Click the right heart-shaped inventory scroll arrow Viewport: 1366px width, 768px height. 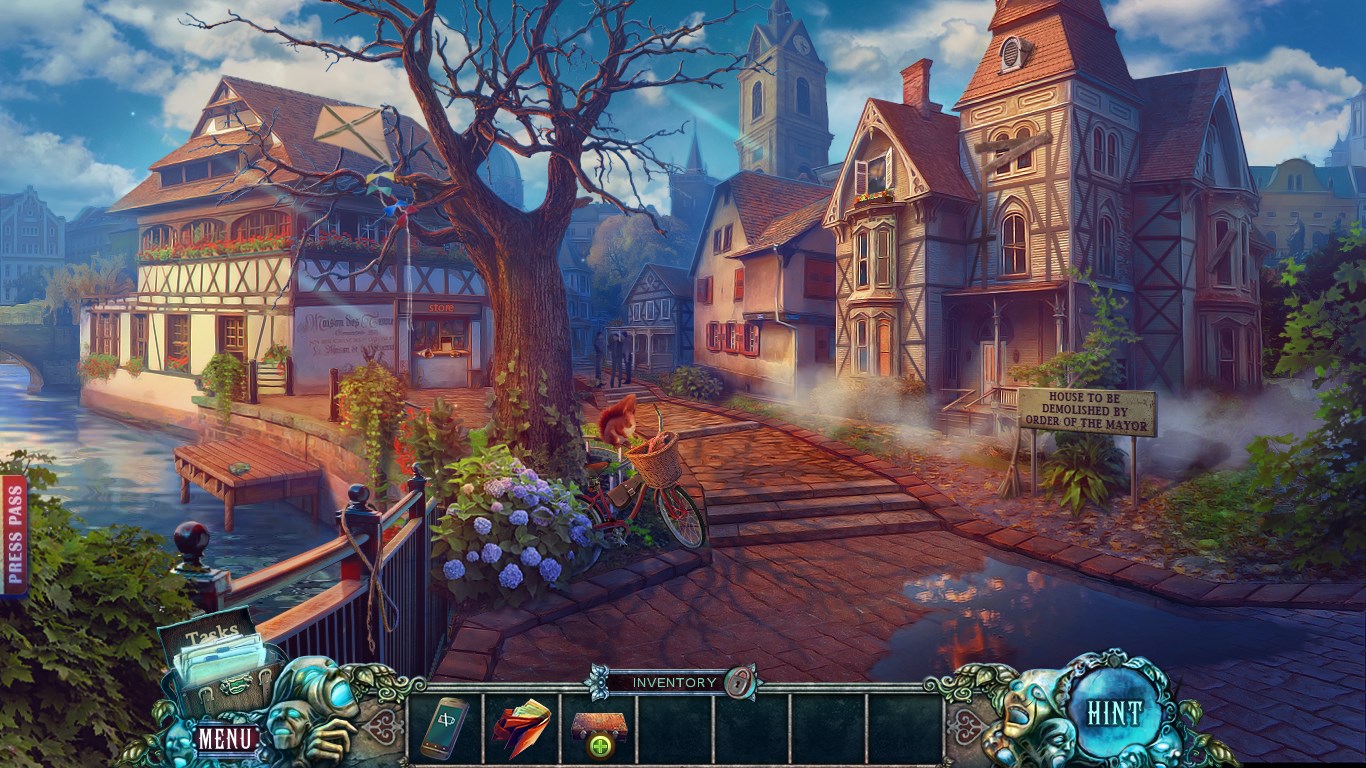[966, 727]
